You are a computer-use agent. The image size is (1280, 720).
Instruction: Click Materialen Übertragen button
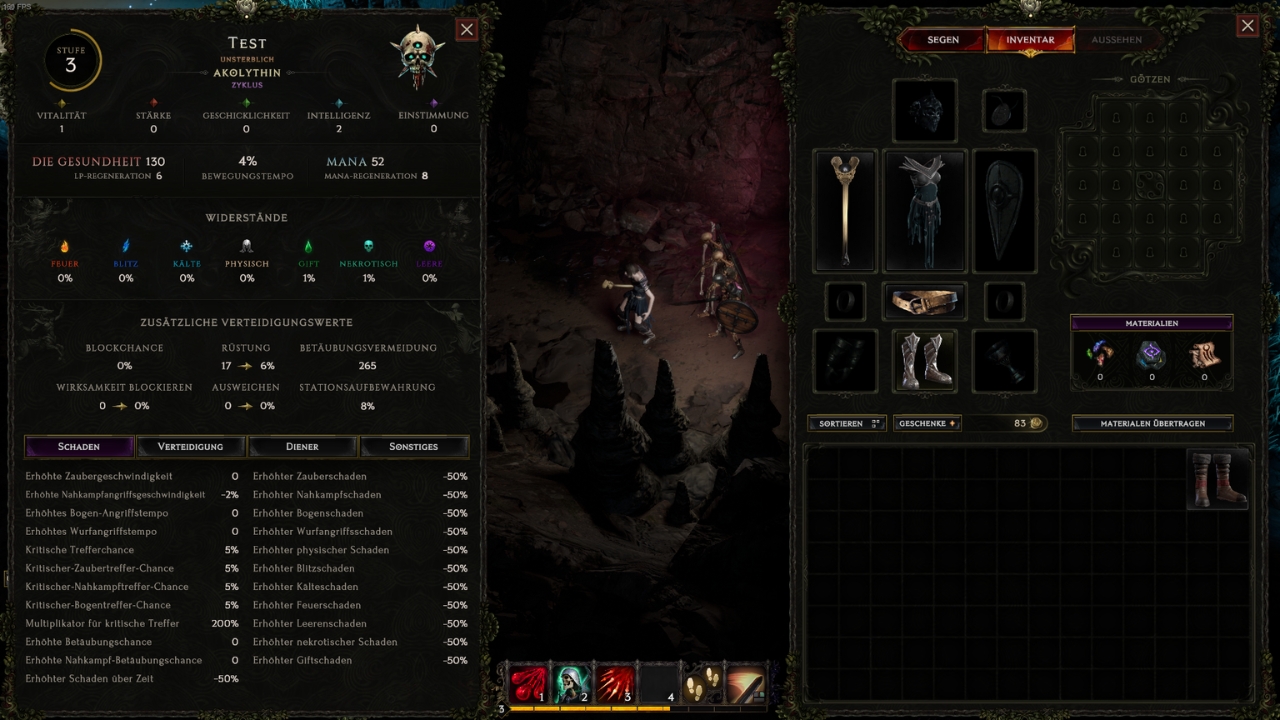pyautogui.click(x=1152, y=423)
